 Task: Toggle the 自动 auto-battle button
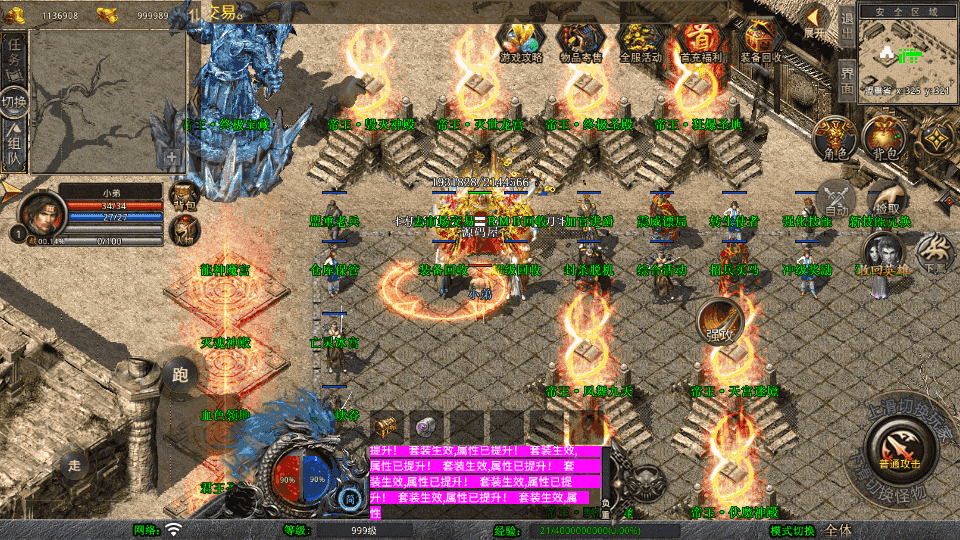(837, 198)
